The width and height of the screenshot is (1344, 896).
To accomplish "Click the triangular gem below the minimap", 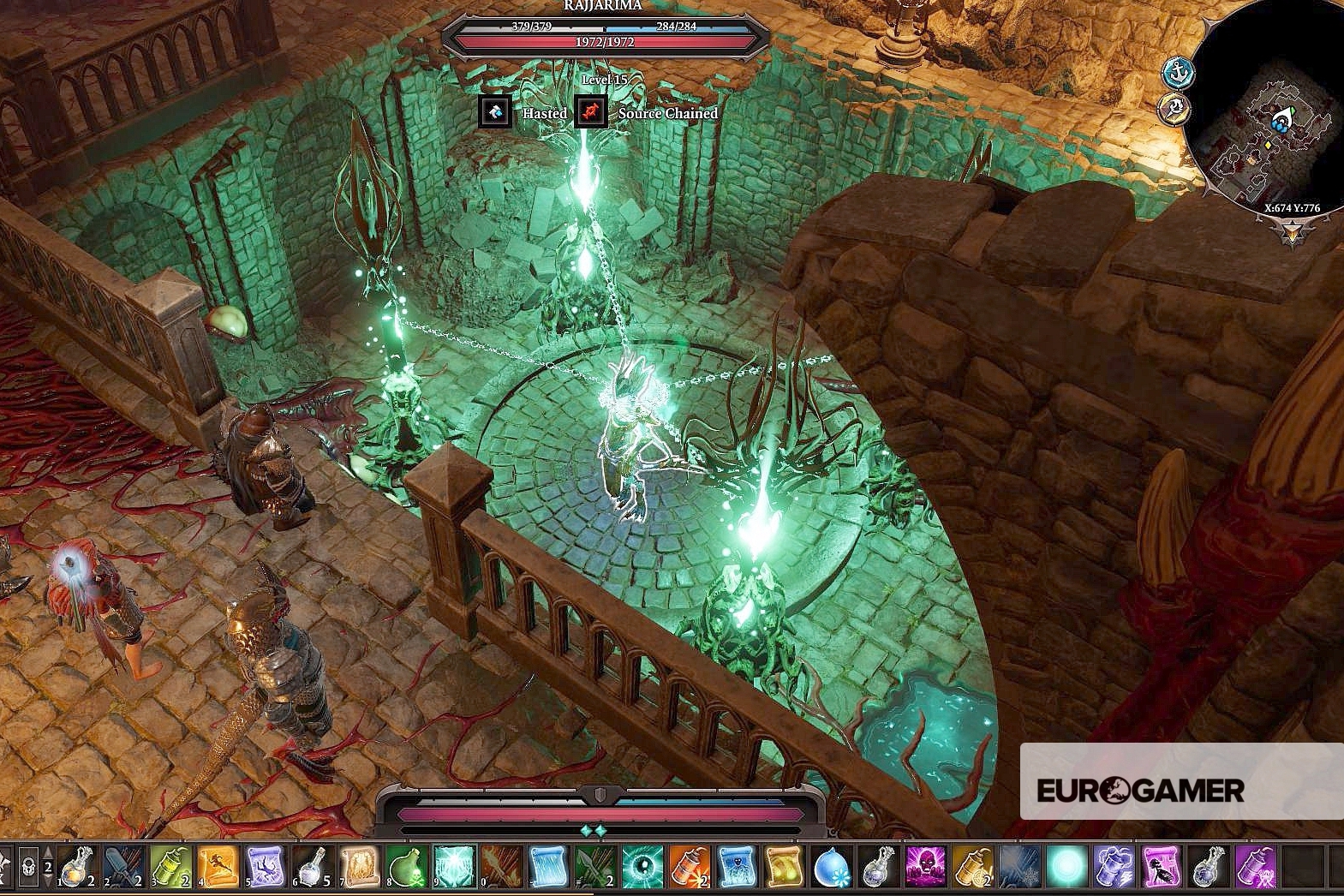I will tap(1293, 231).
